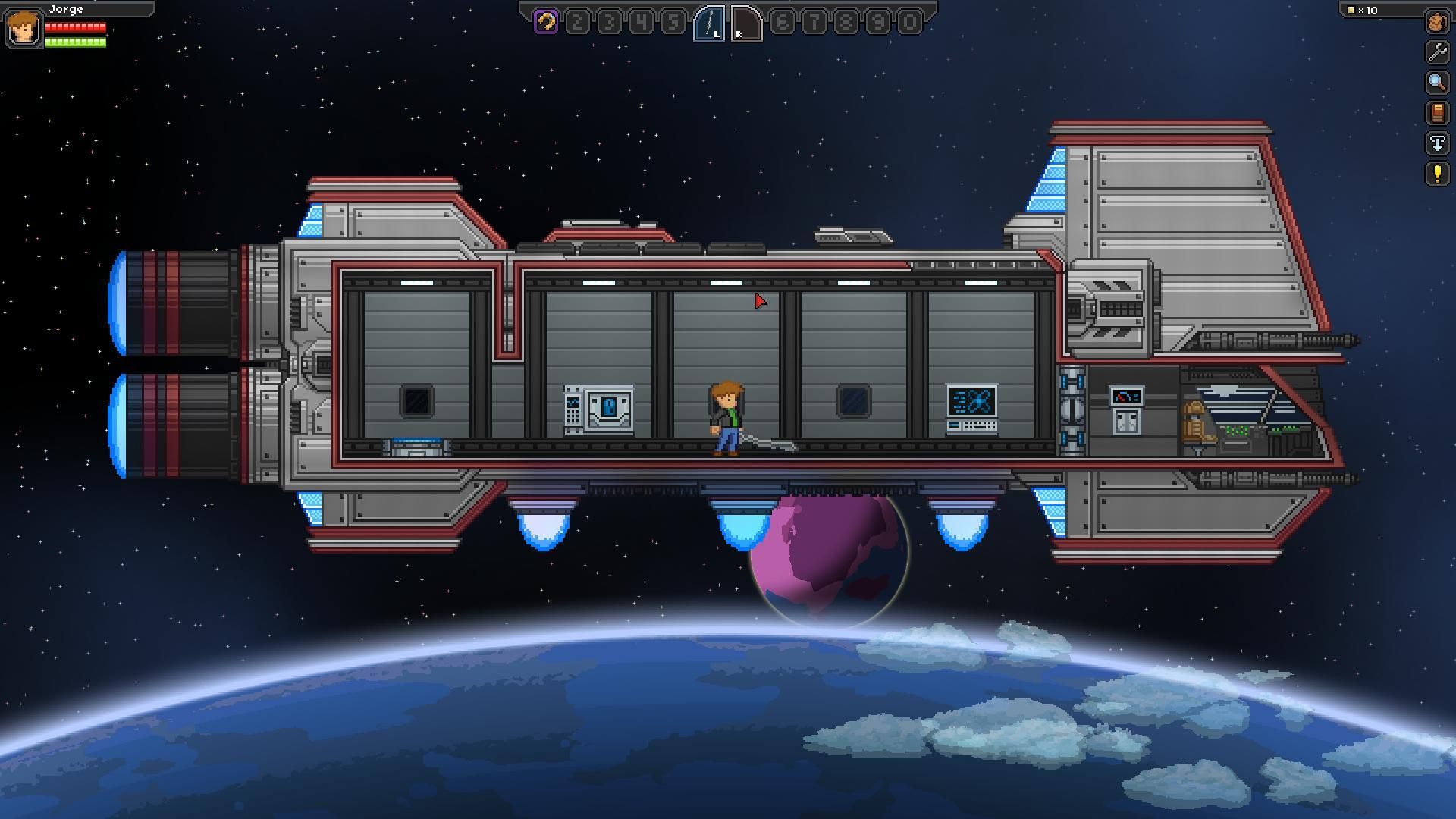
Task: Choose hotbar slot number 0
Action: point(909,22)
